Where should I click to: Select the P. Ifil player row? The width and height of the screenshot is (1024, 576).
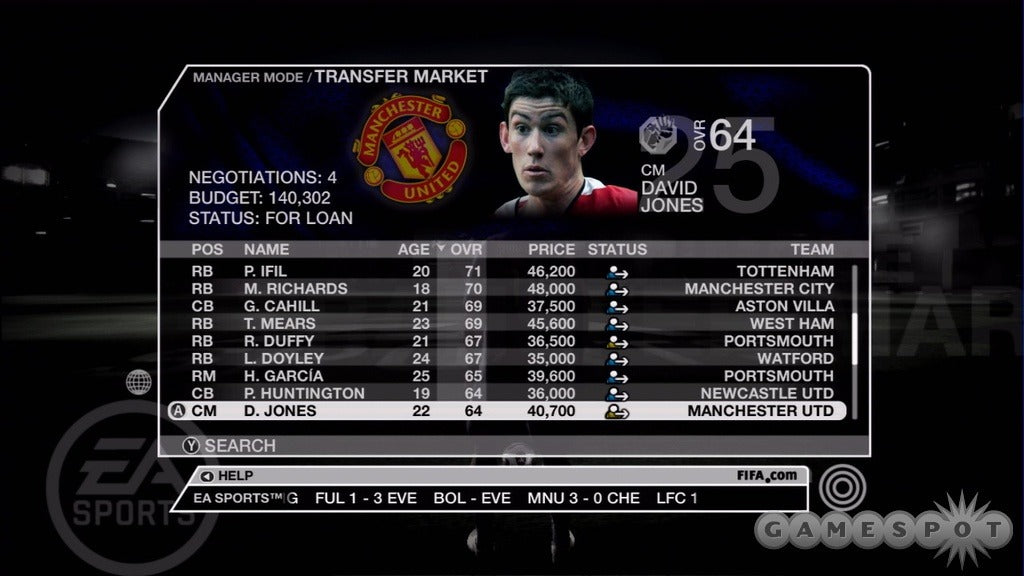512,271
